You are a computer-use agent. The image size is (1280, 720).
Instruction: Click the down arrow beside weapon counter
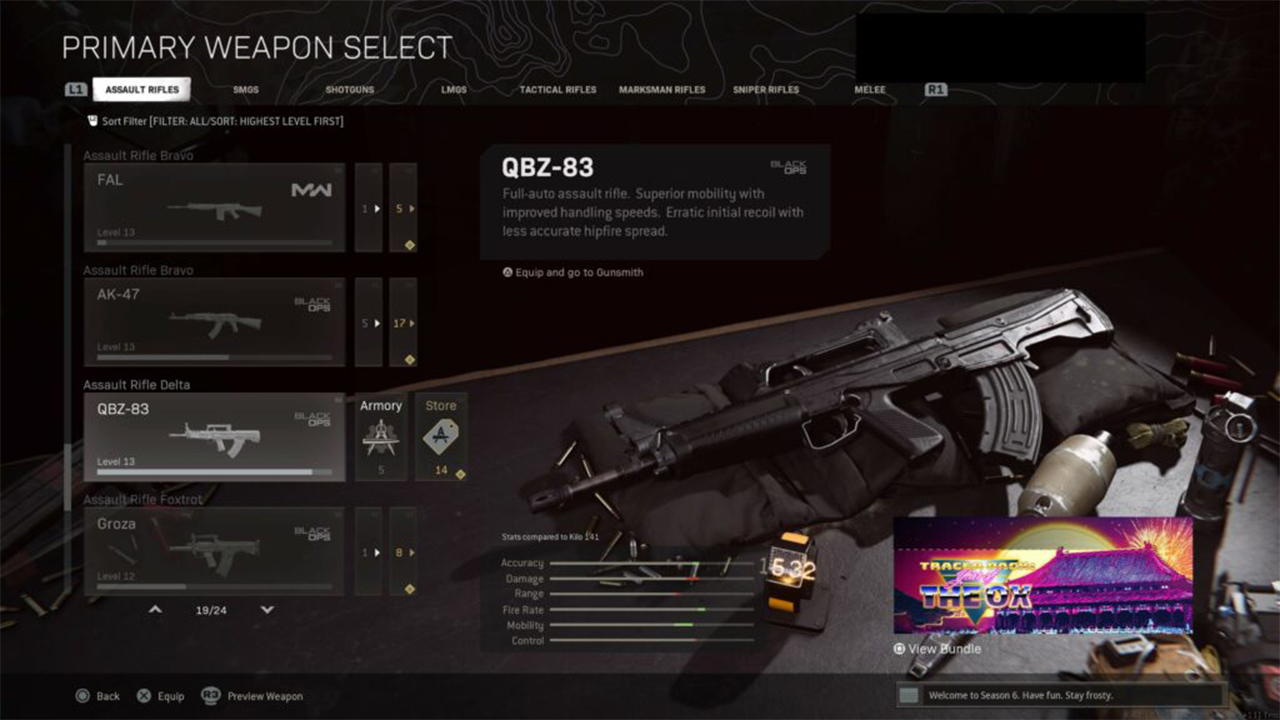pyautogui.click(x=267, y=609)
